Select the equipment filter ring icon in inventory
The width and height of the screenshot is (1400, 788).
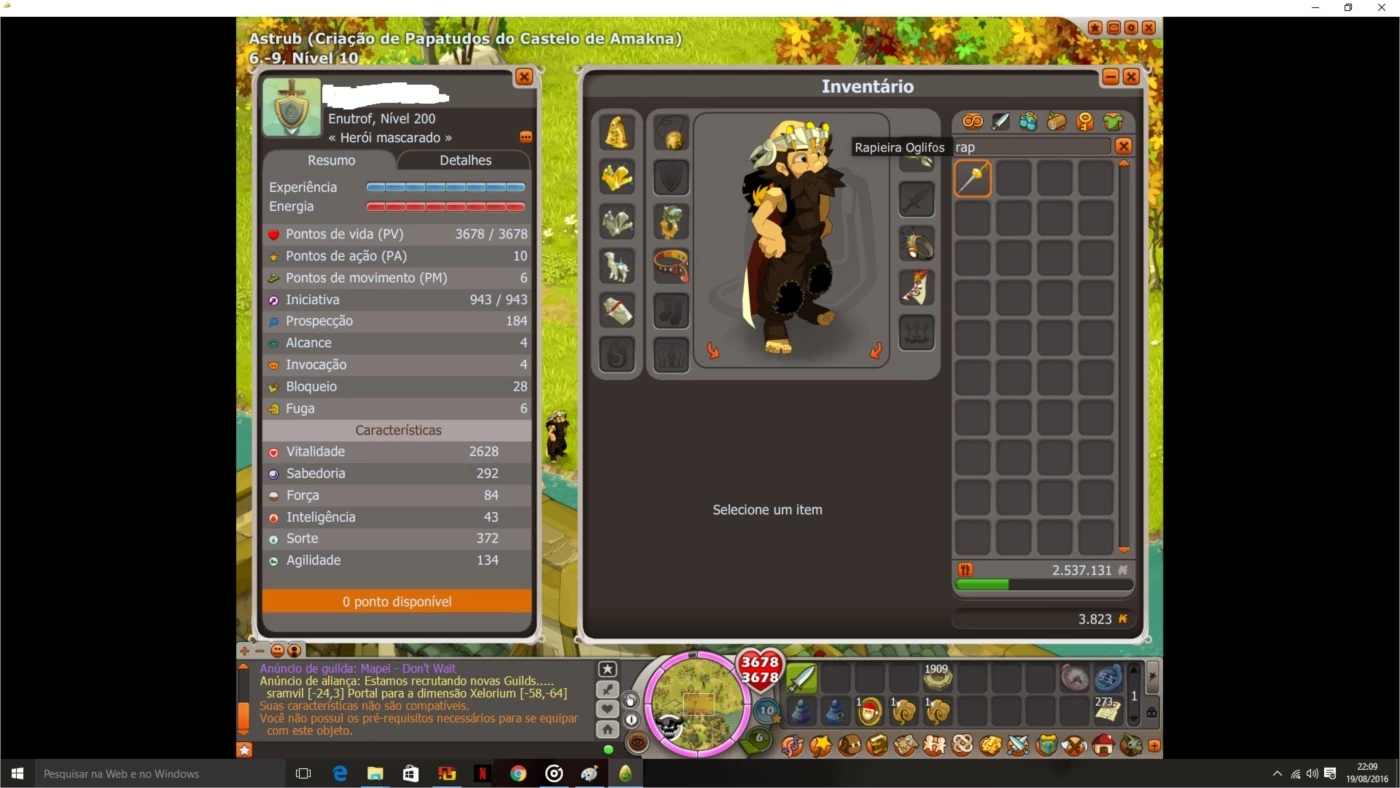pos(971,121)
